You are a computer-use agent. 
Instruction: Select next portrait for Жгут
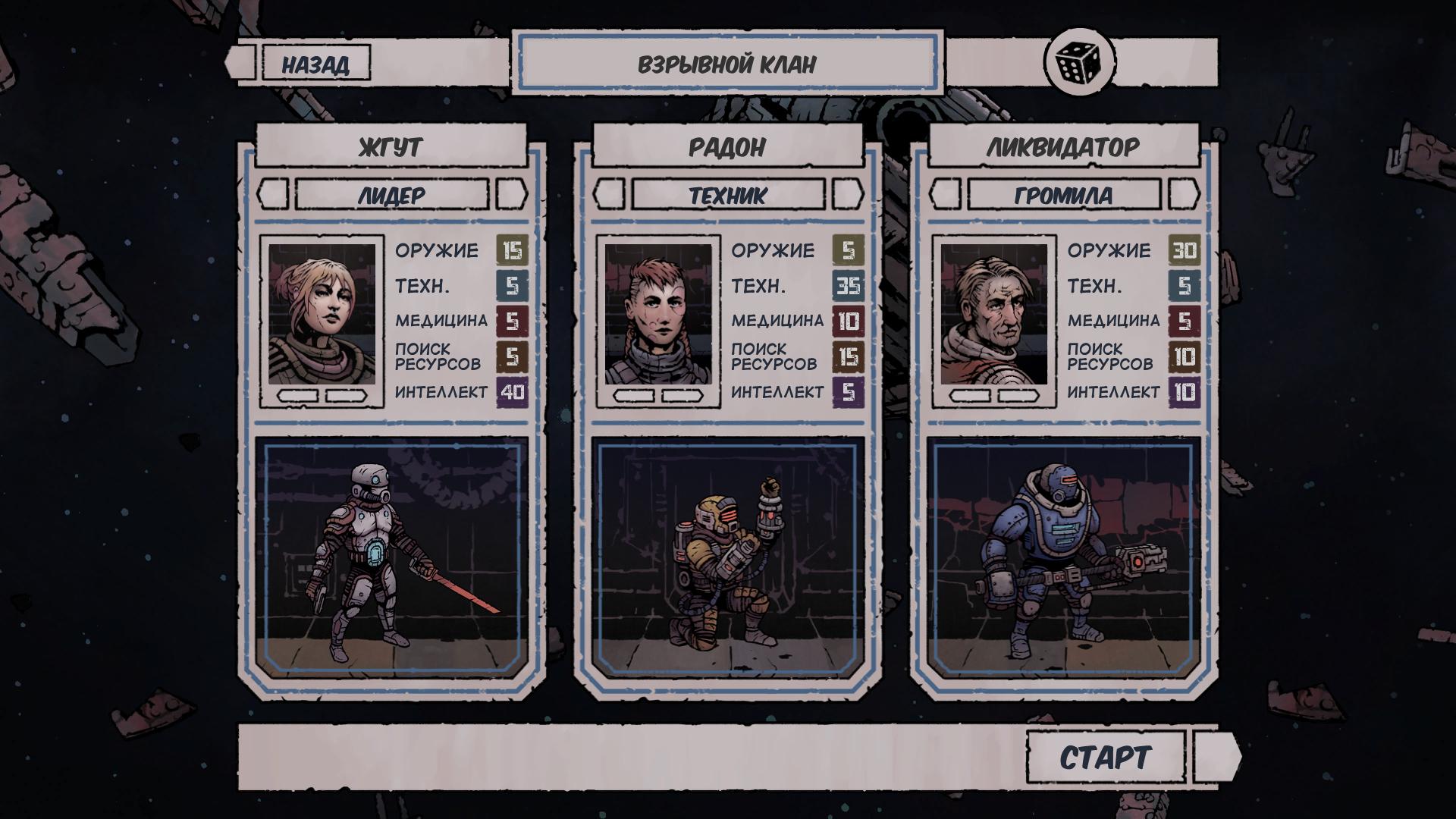346,396
